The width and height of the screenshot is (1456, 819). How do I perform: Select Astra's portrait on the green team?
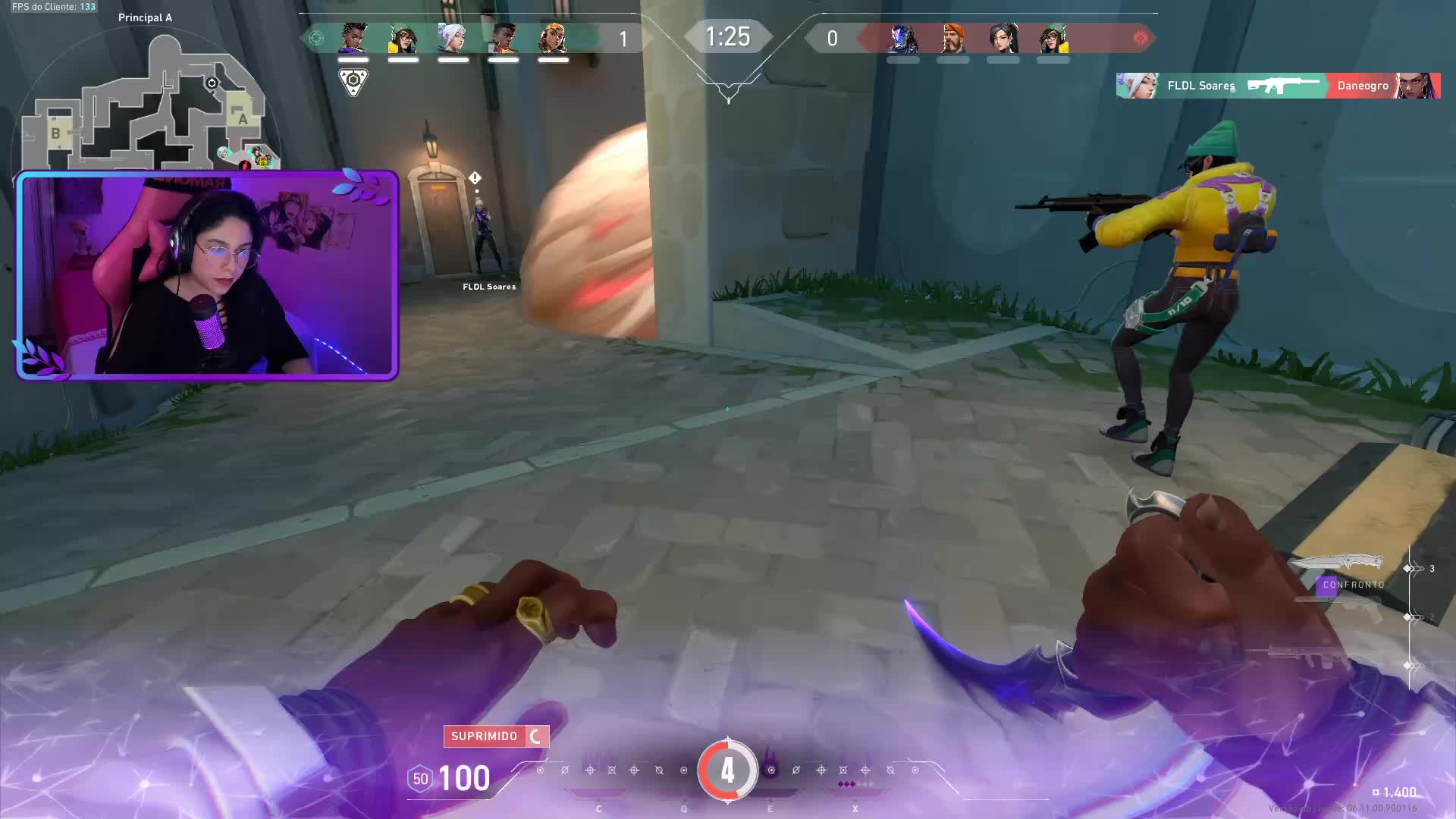point(353,38)
